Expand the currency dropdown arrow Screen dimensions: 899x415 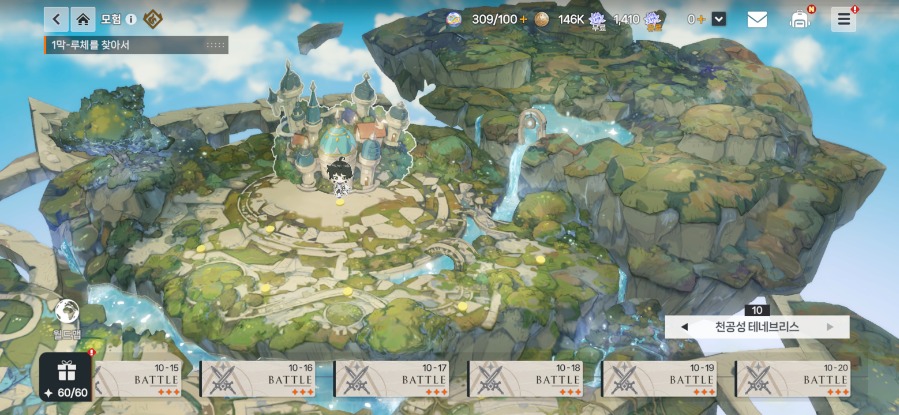tap(719, 19)
